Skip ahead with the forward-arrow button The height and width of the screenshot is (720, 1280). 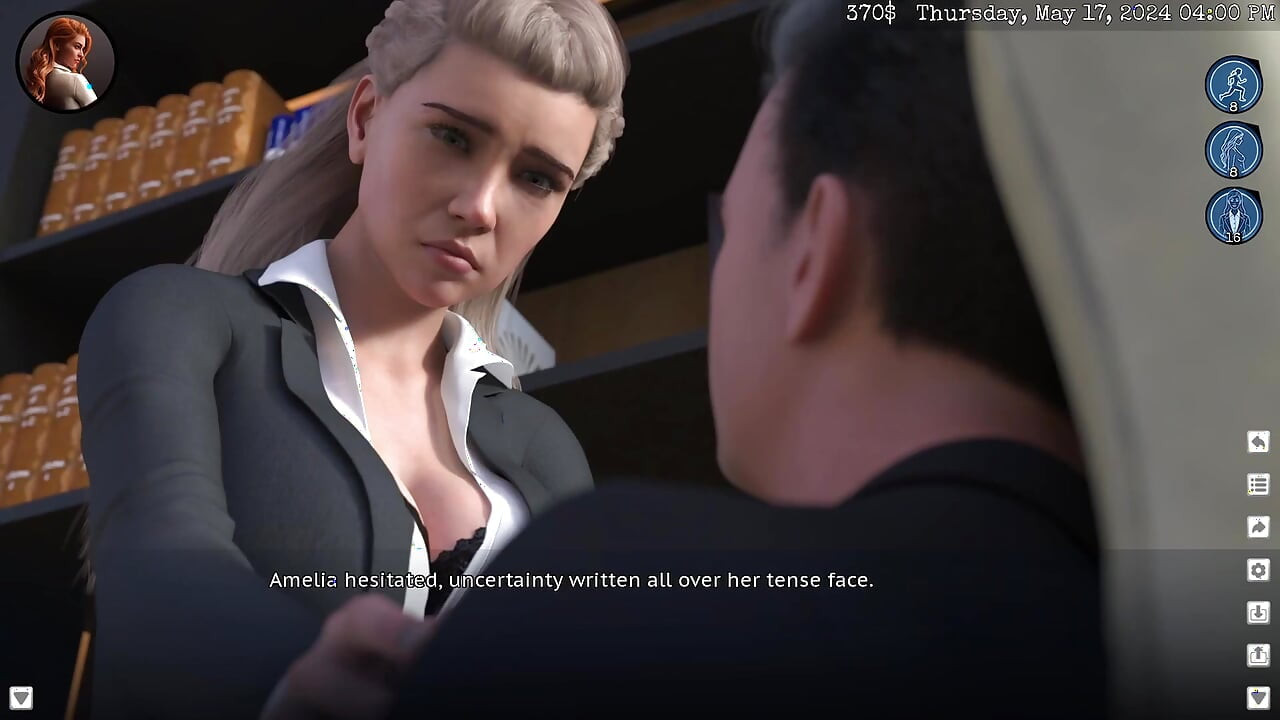(1258, 527)
